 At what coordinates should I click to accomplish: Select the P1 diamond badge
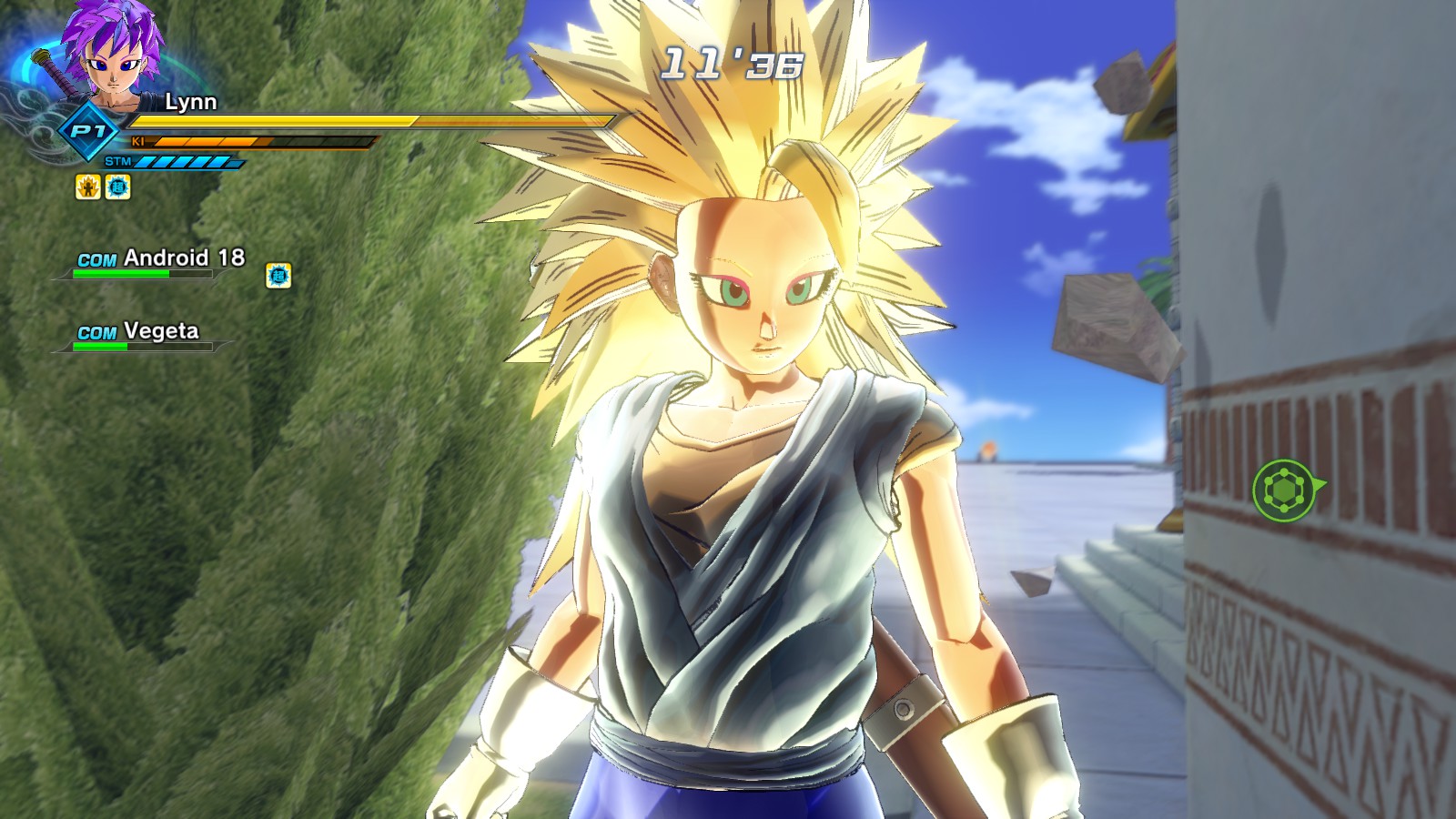coord(87,133)
